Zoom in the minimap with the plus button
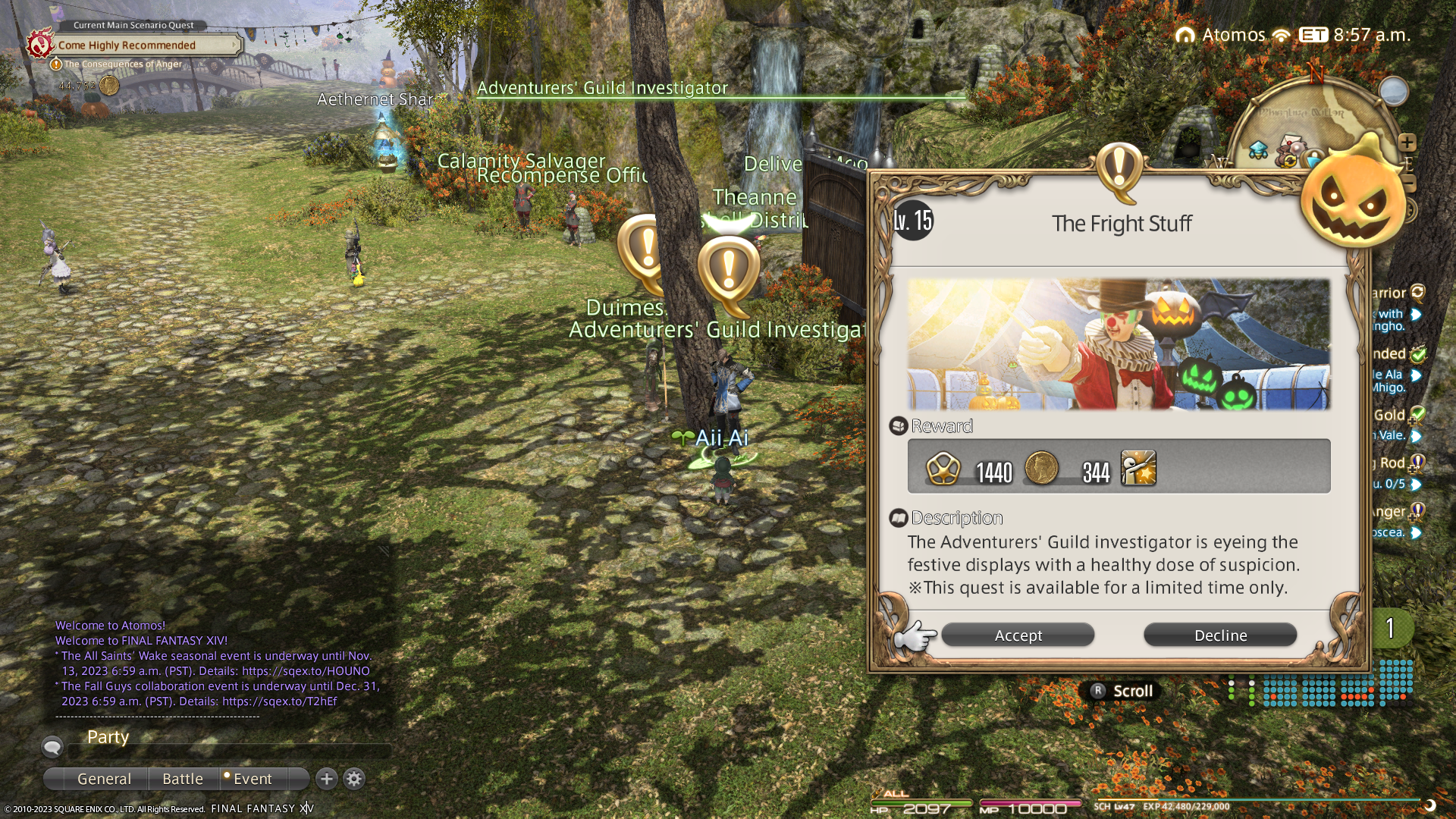This screenshot has height=819, width=1456. click(x=1407, y=143)
